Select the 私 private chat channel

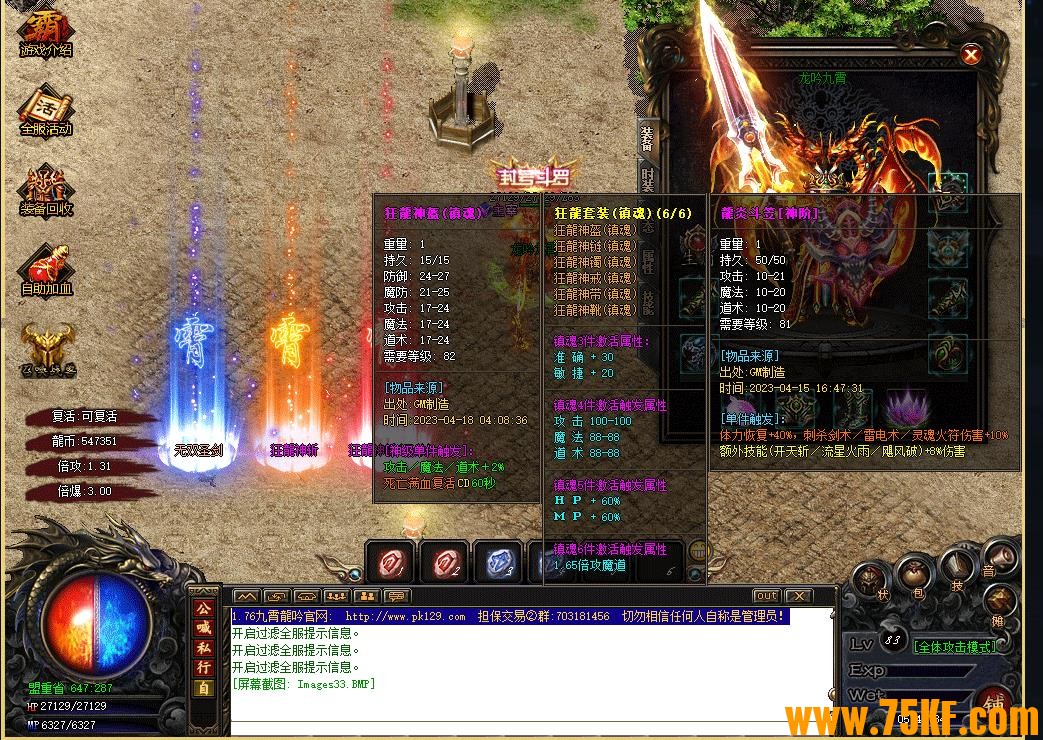[x=203, y=647]
